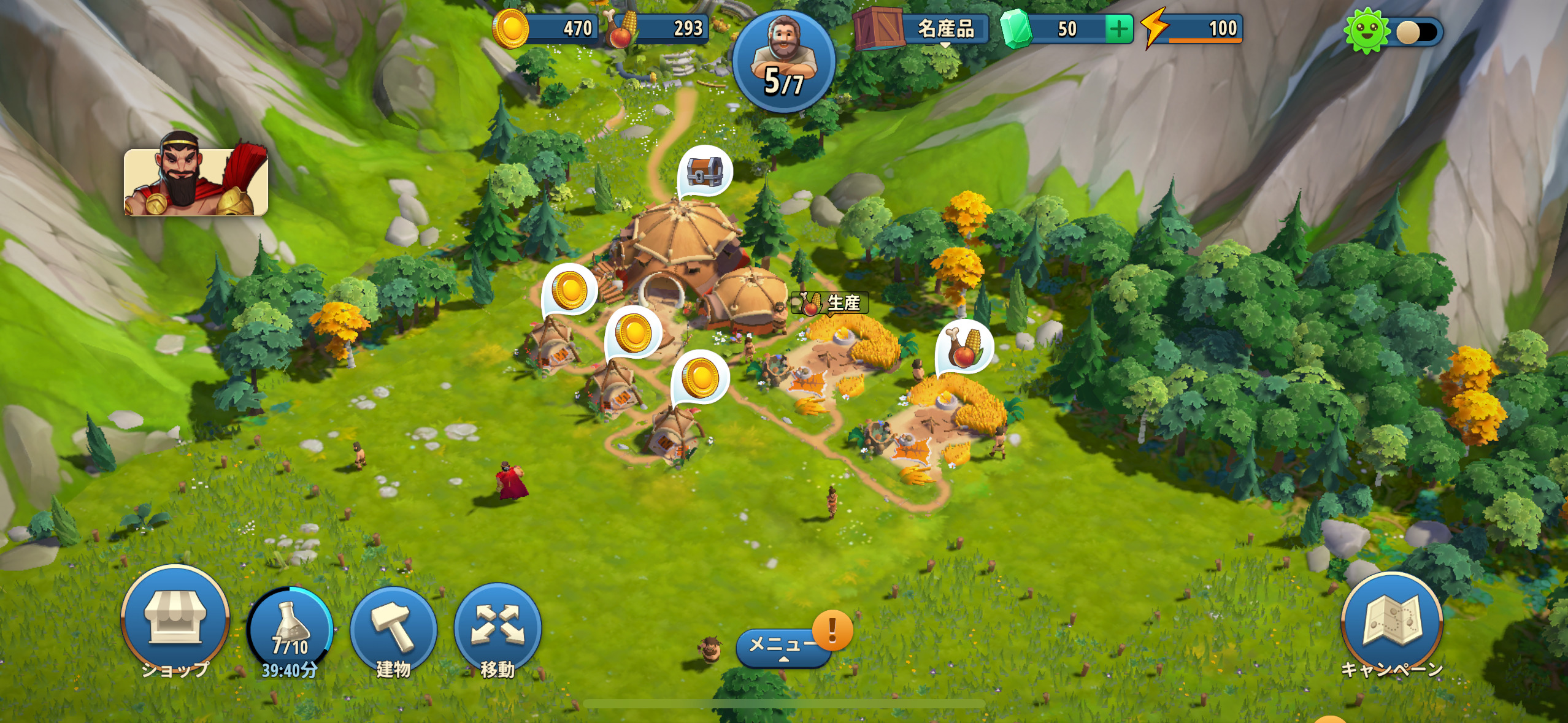The width and height of the screenshot is (1568, 723).
Task: Collect the food bubble over the farm
Action: (x=965, y=347)
